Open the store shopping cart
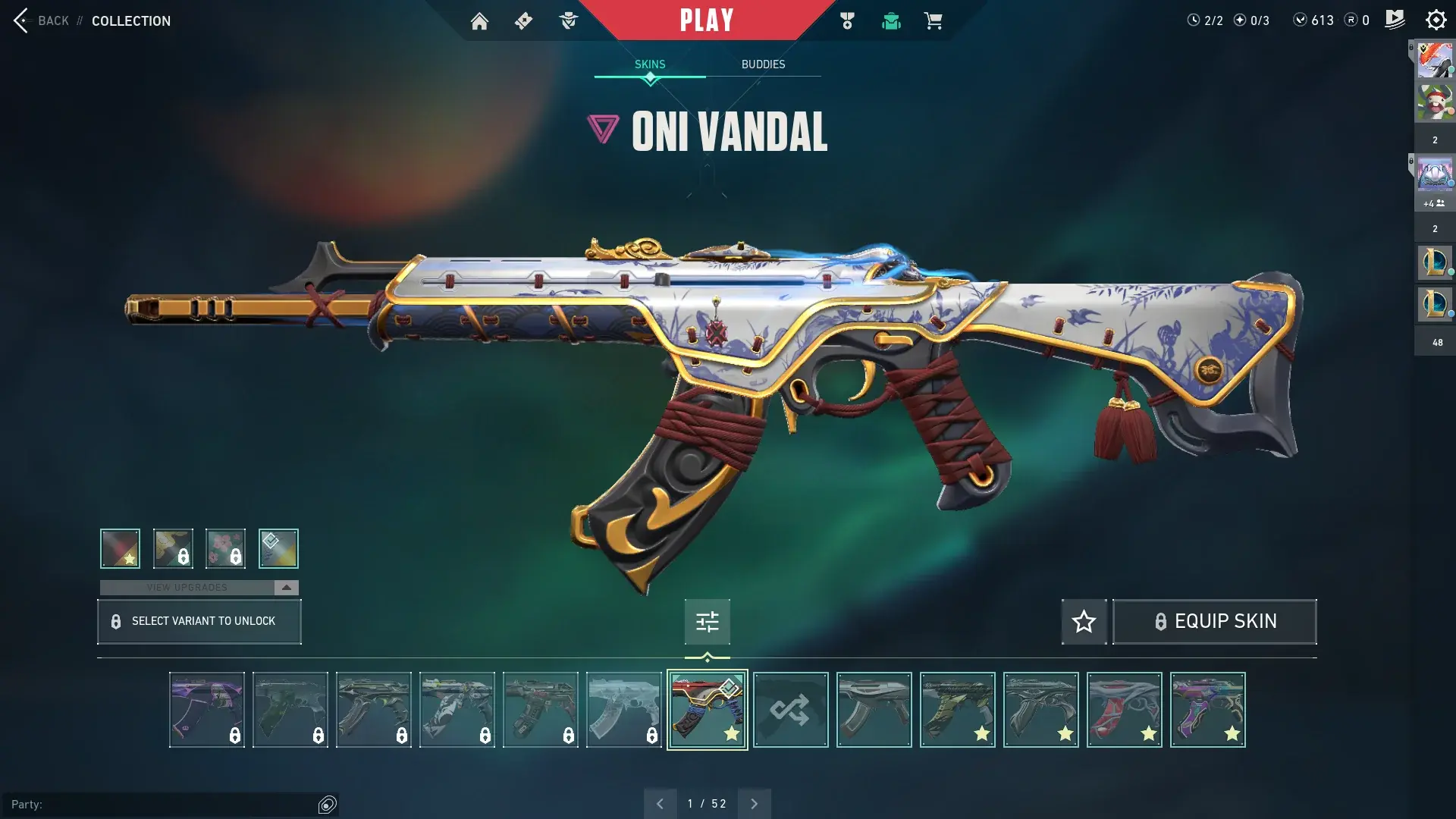1456x819 pixels. 933,21
